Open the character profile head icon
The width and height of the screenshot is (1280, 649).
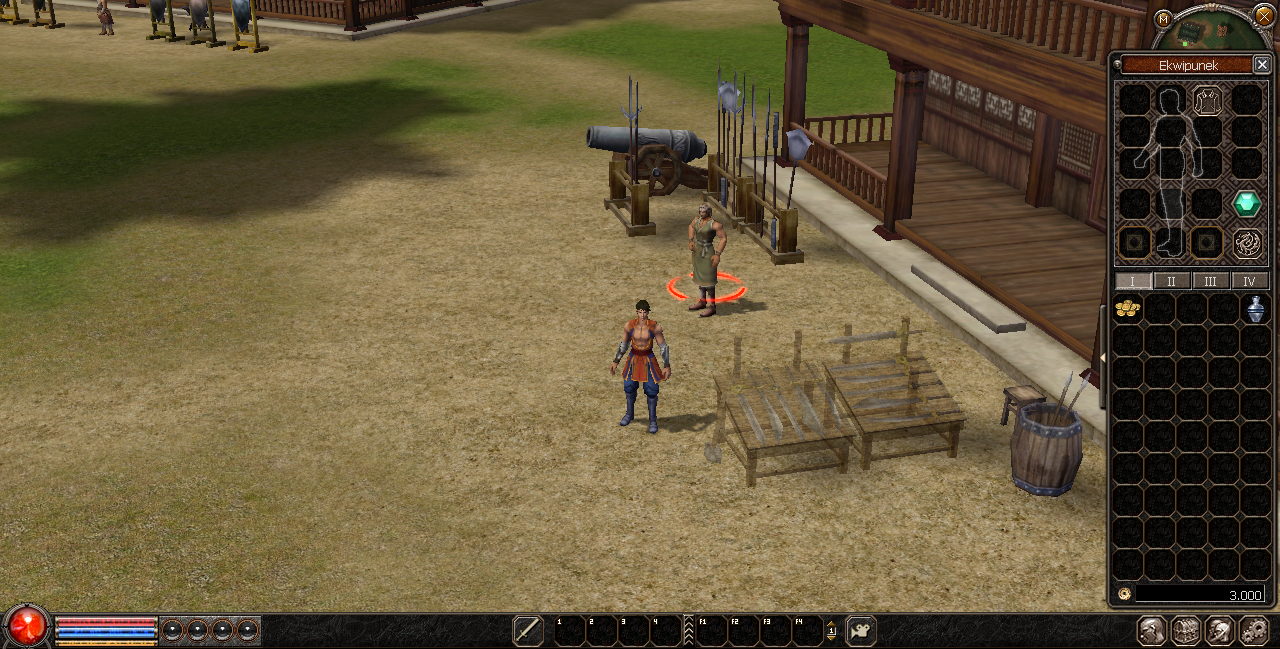point(1153,630)
